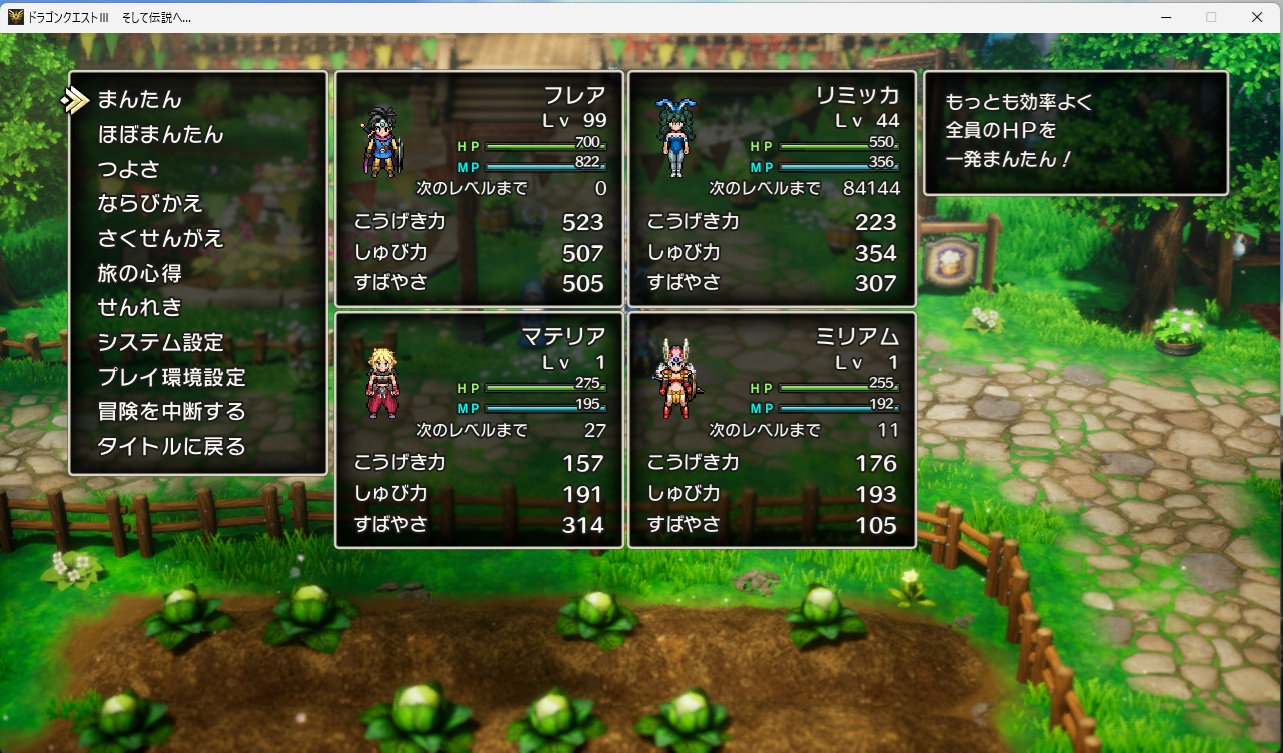1283x753 pixels.
Task: Minimize the game window
Action: tap(1165, 17)
